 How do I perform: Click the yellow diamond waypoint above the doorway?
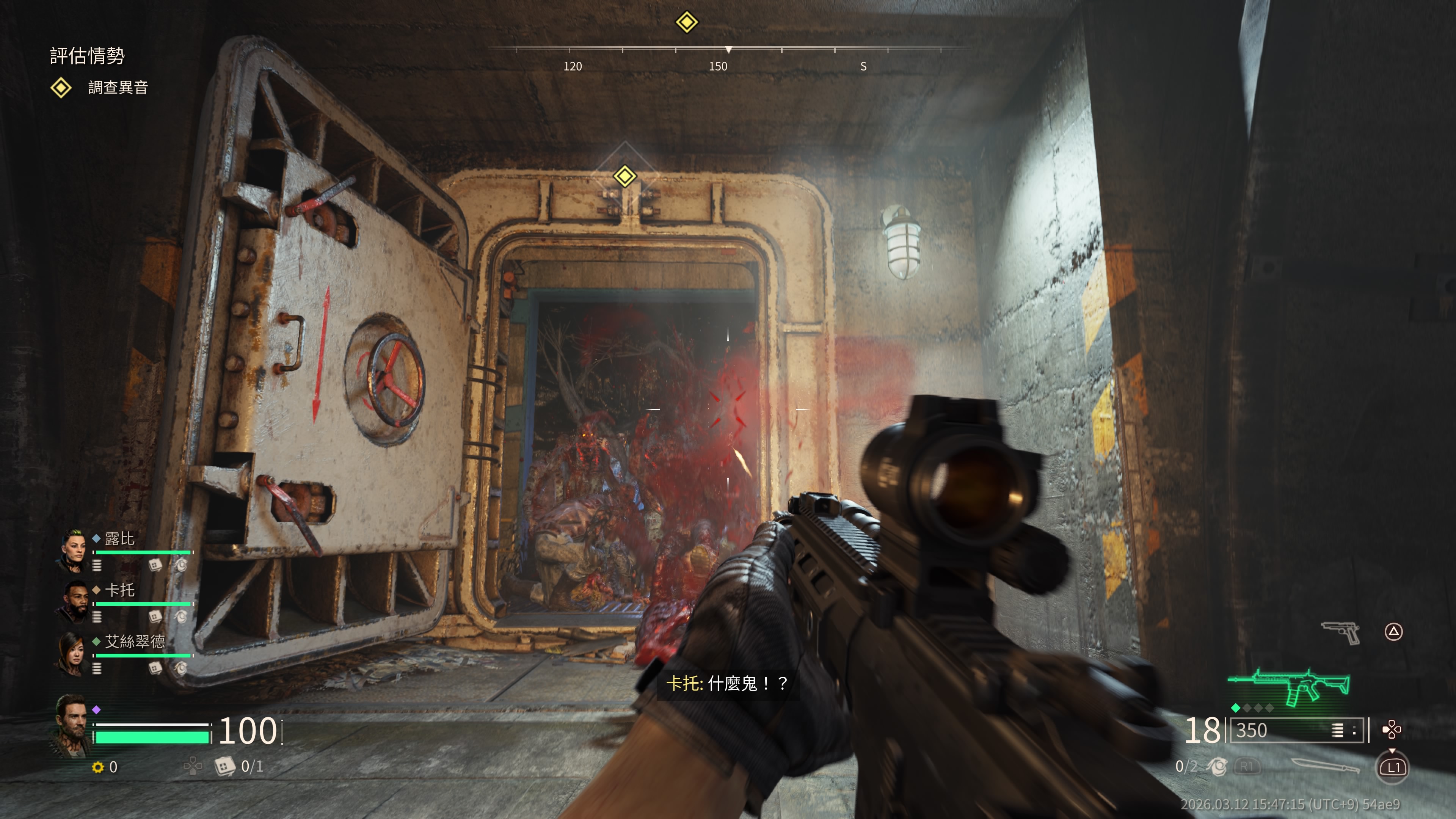[624, 176]
